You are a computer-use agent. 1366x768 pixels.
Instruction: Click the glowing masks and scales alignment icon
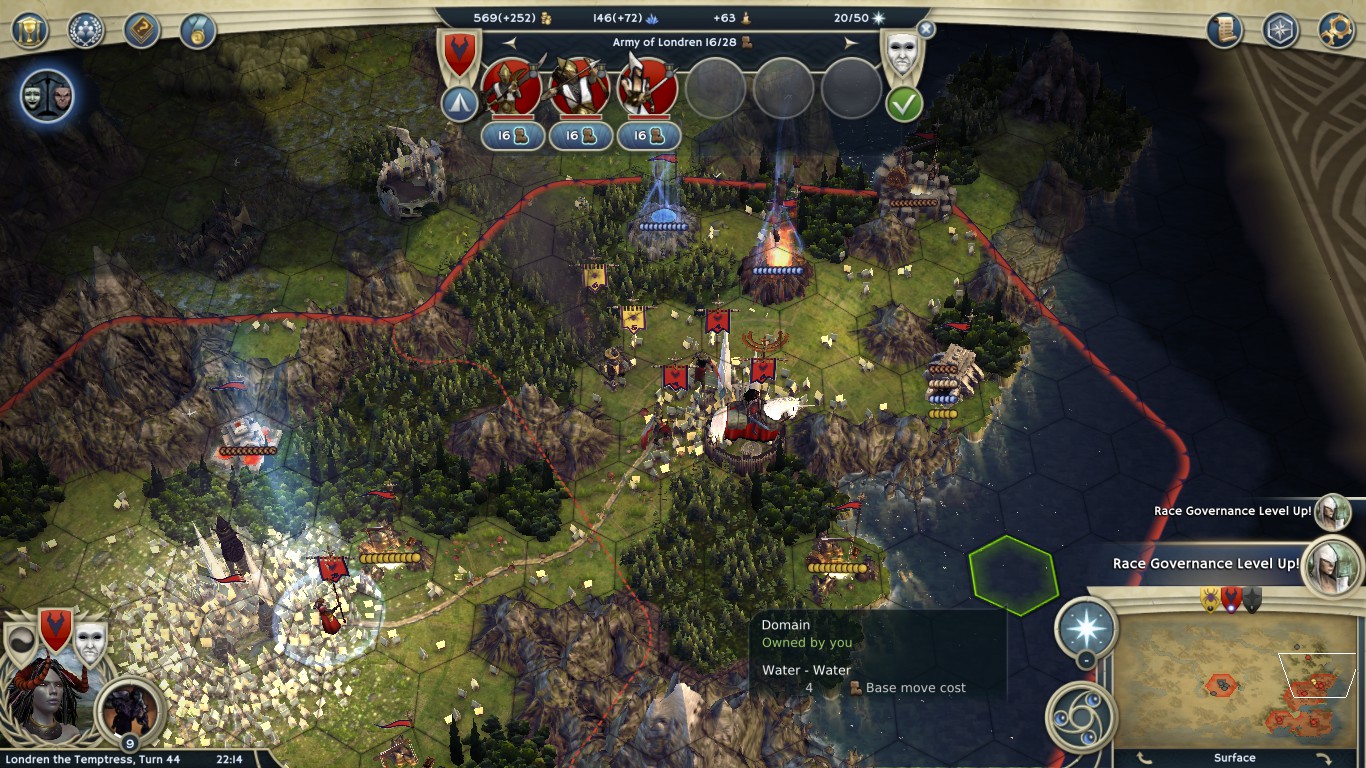click(47, 97)
